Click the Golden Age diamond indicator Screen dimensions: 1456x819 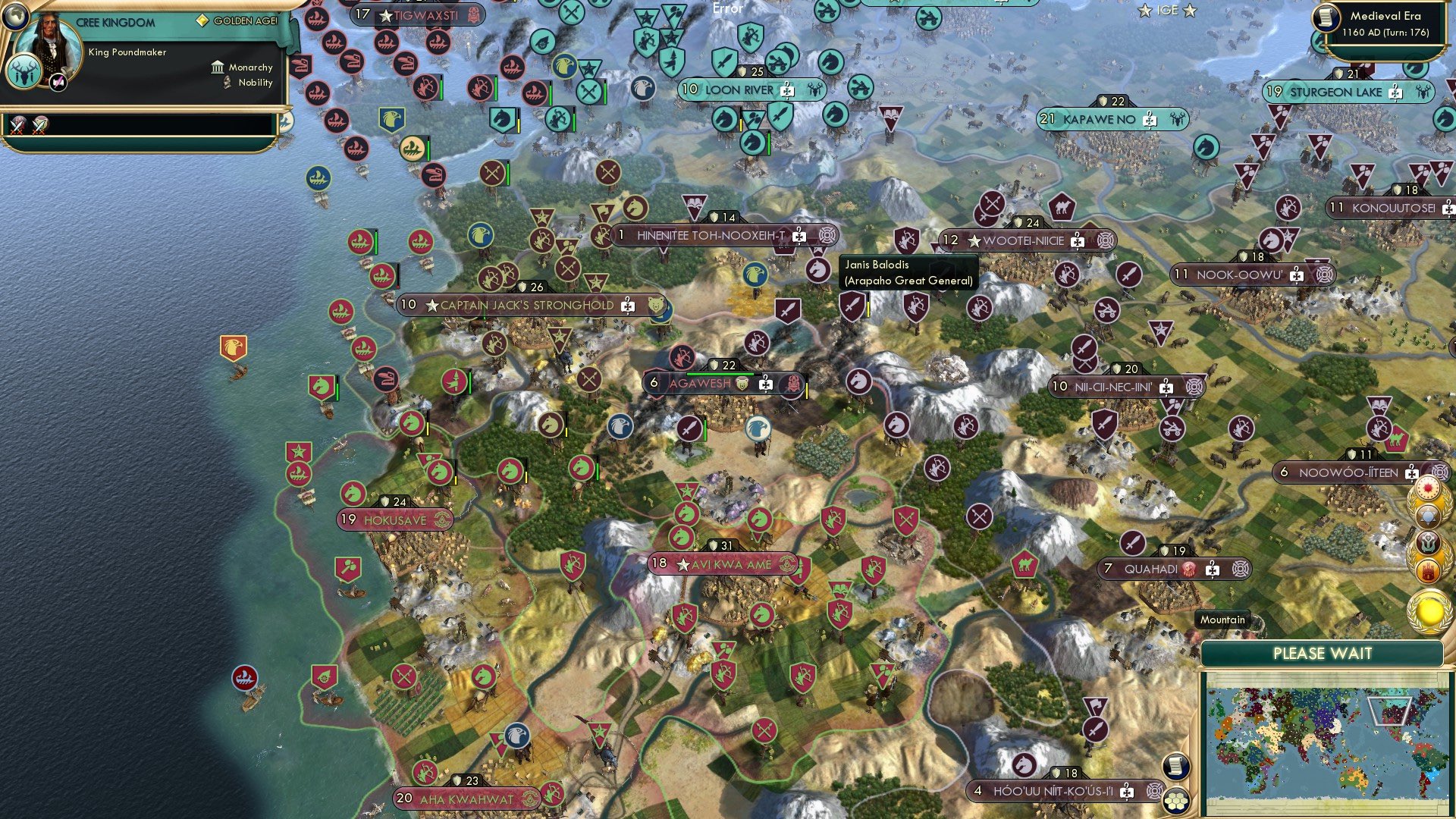pos(202,20)
